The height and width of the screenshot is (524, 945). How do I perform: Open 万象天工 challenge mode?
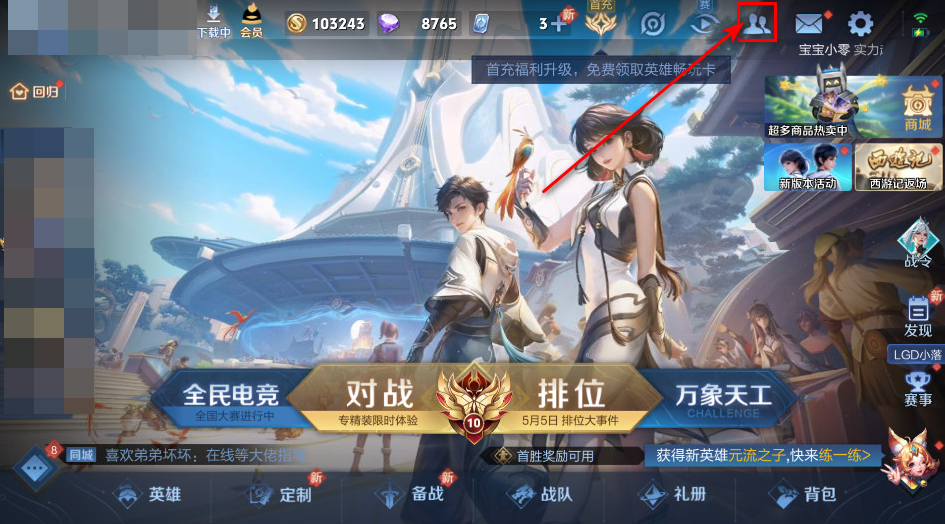pyautogui.click(x=723, y=397)
